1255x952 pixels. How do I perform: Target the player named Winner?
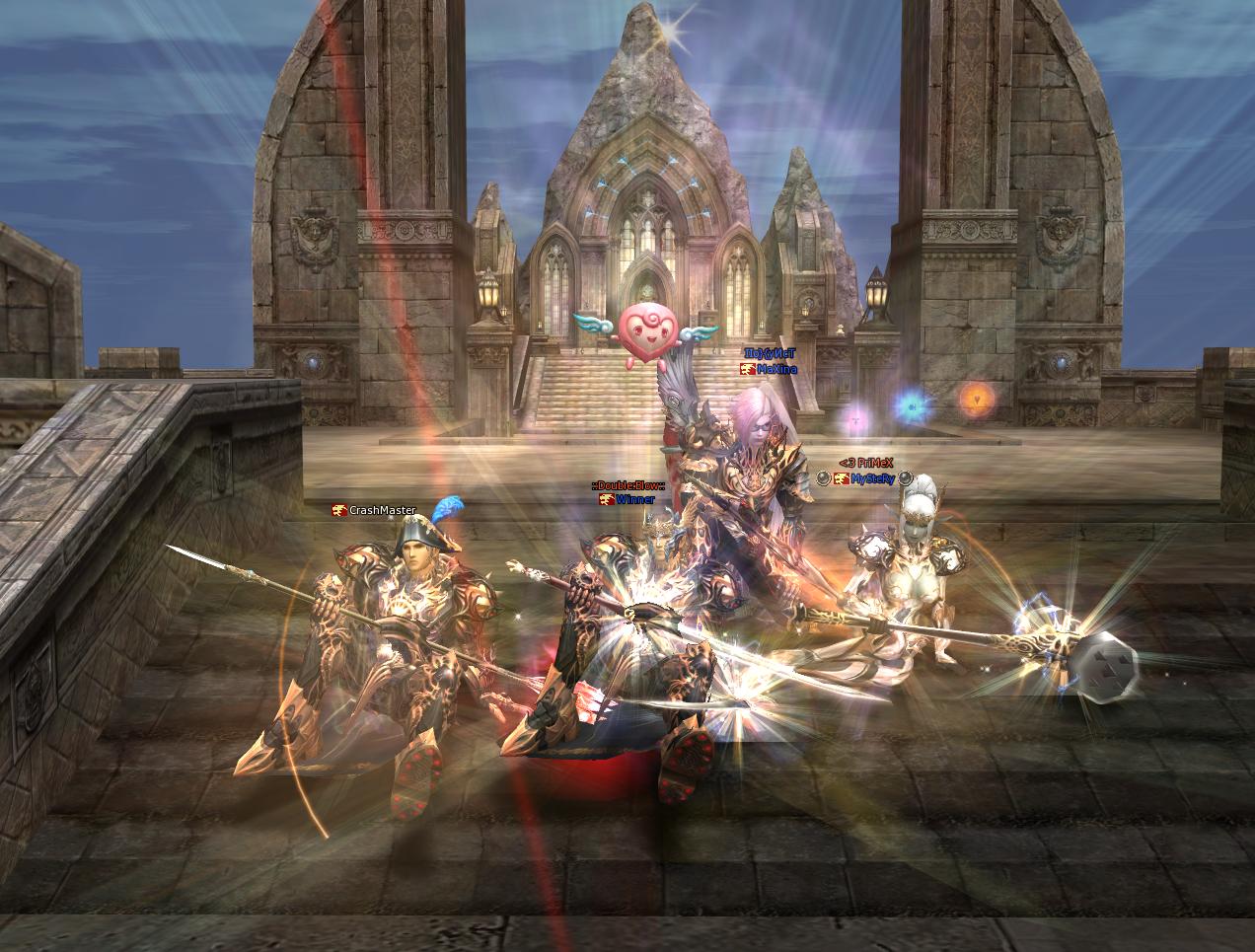(x=634, y=499)
